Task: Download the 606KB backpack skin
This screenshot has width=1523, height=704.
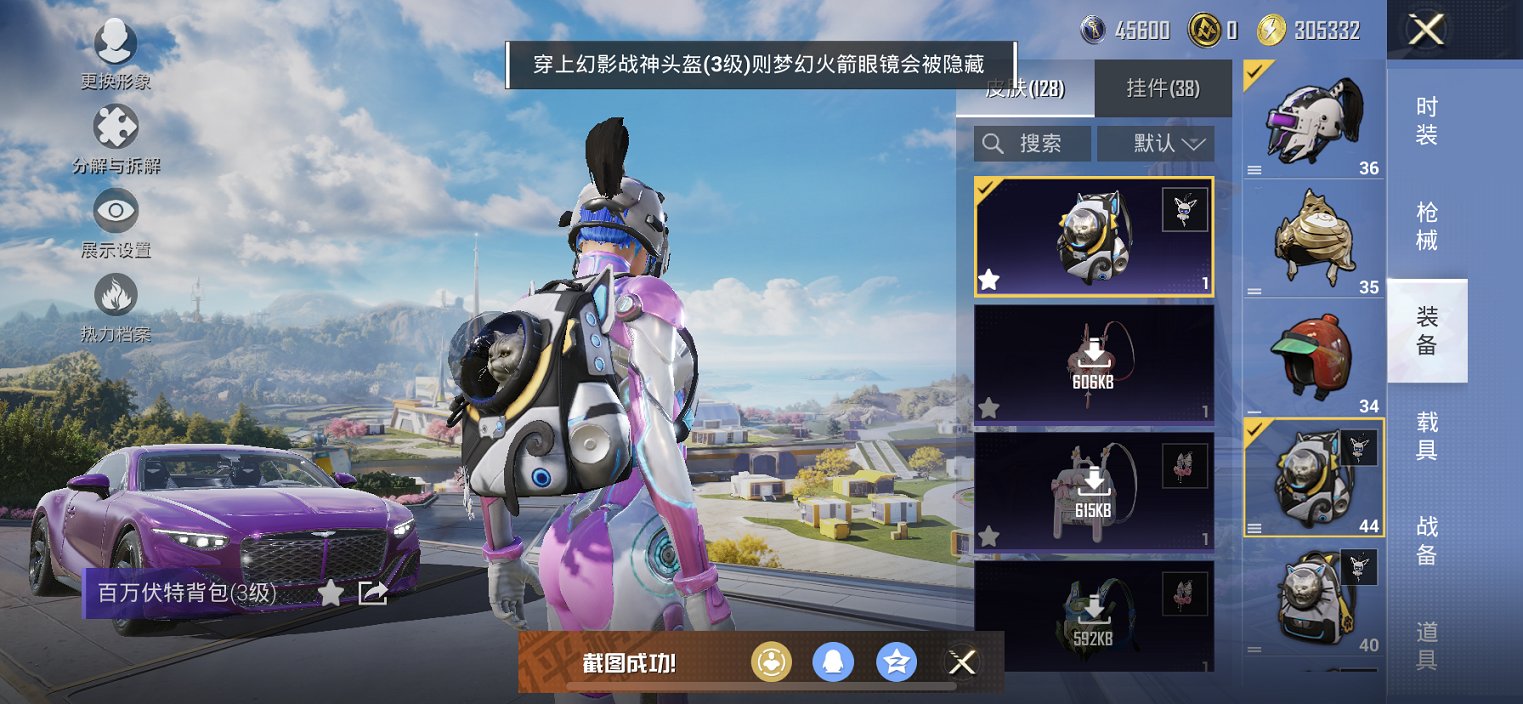Action: (x=1094, y=363)
